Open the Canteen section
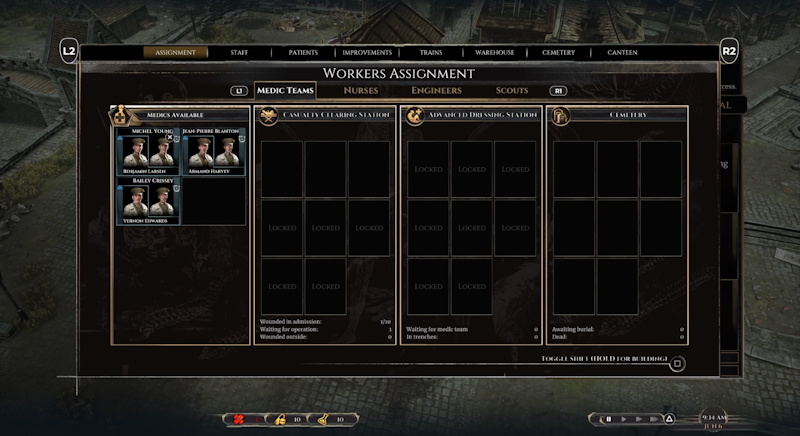 click(622, 52)
